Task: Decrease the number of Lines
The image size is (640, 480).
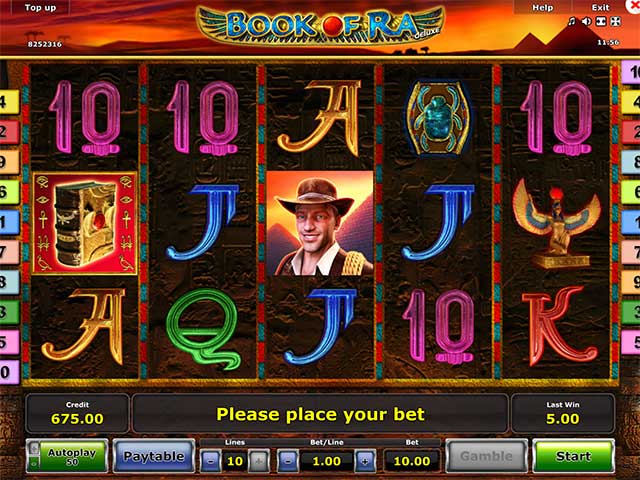Action: (210, 461)
